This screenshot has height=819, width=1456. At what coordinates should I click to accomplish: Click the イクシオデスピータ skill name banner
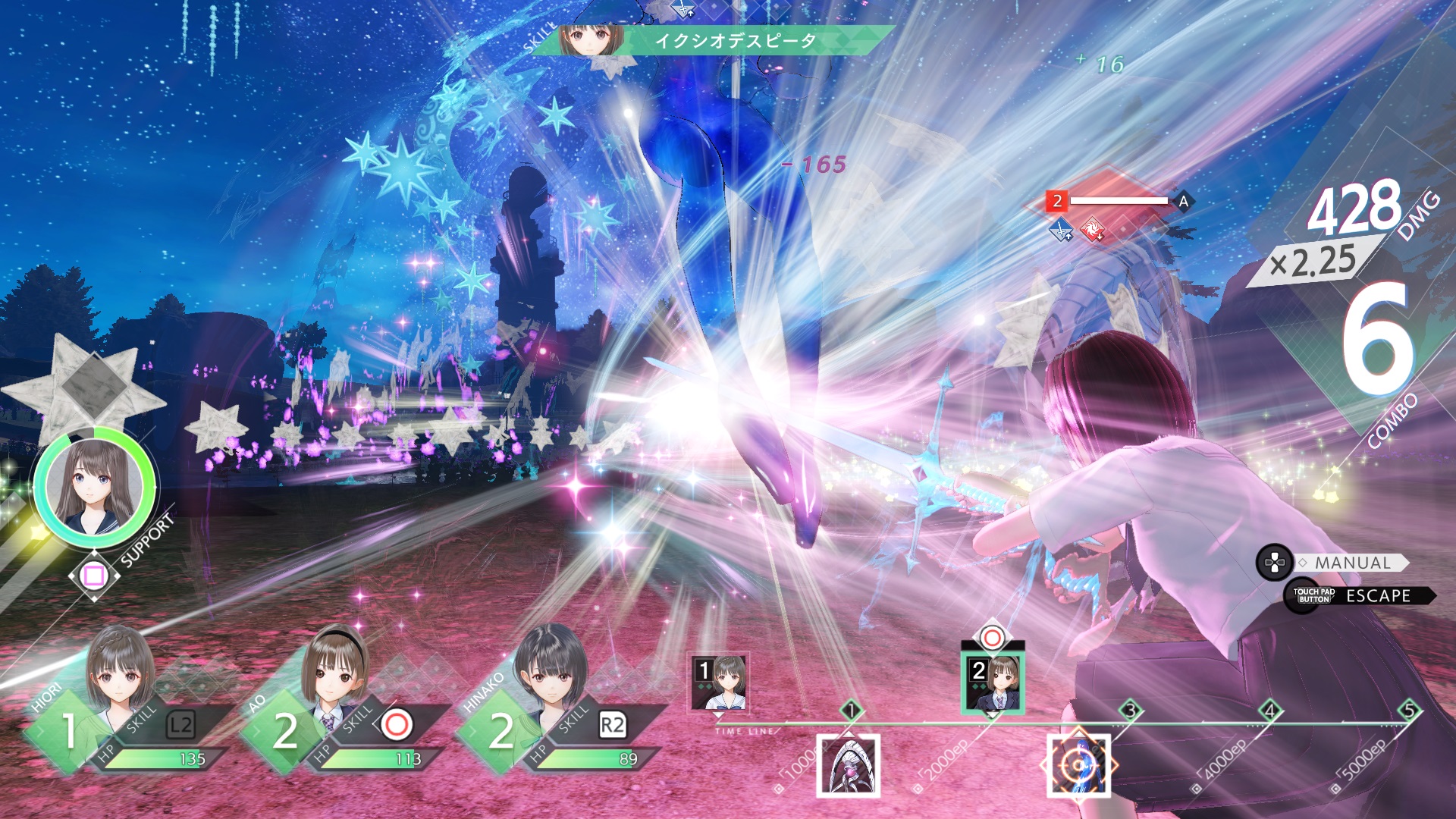tap(734, 41)
